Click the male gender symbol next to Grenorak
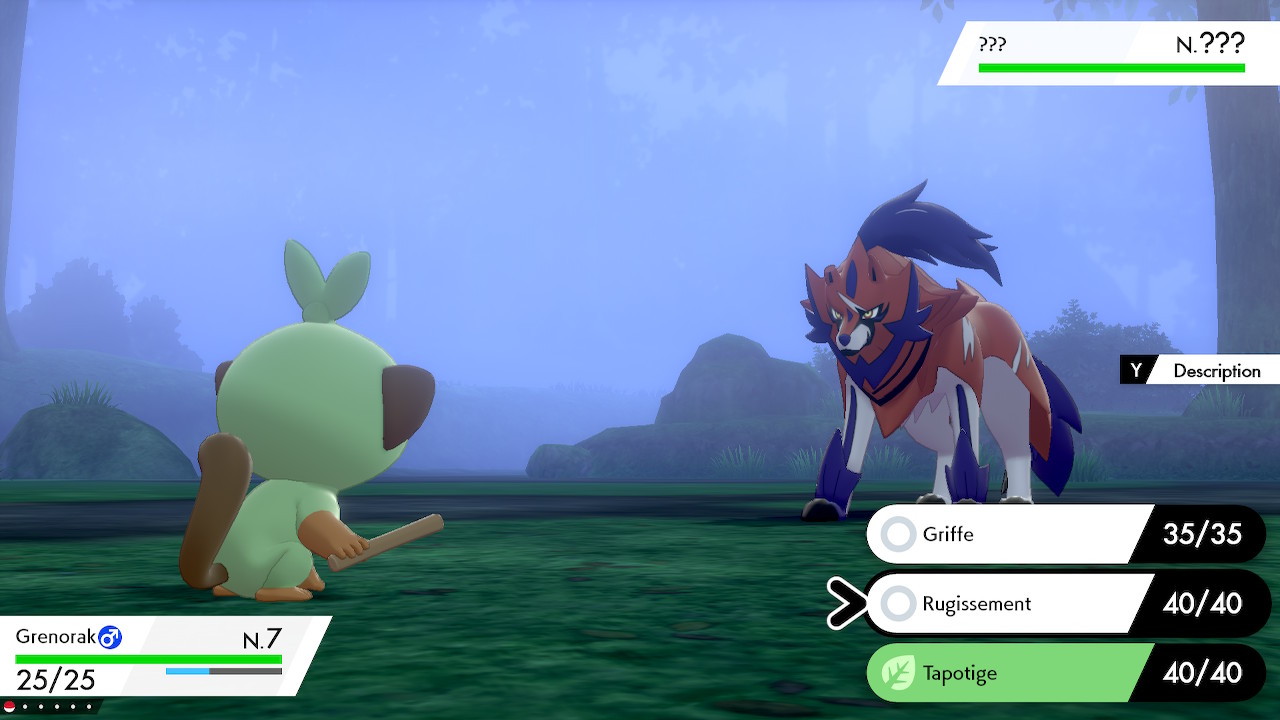 point(110,636)
